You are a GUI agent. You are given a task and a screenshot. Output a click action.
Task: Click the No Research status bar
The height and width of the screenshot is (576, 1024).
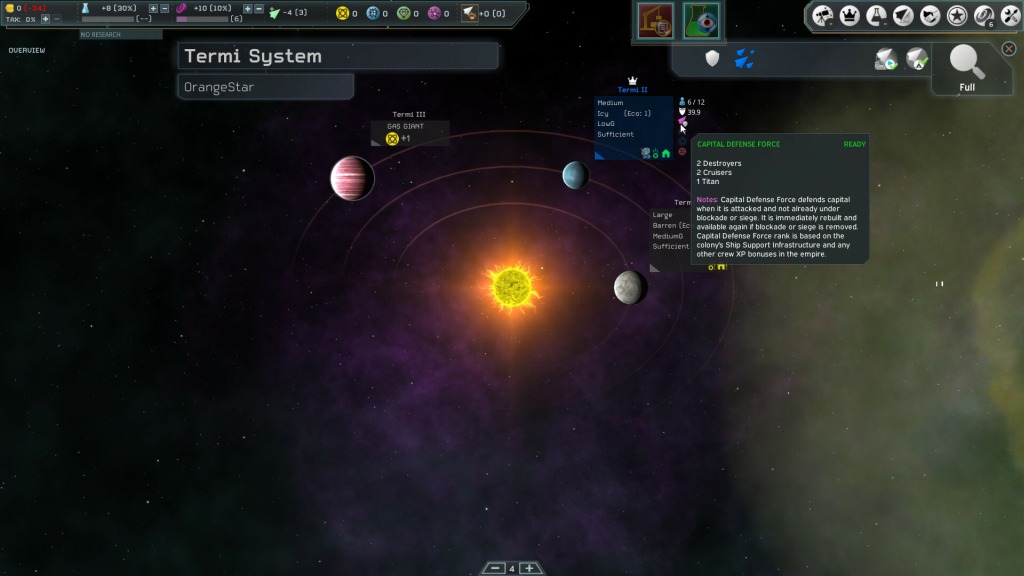point(121,34)
